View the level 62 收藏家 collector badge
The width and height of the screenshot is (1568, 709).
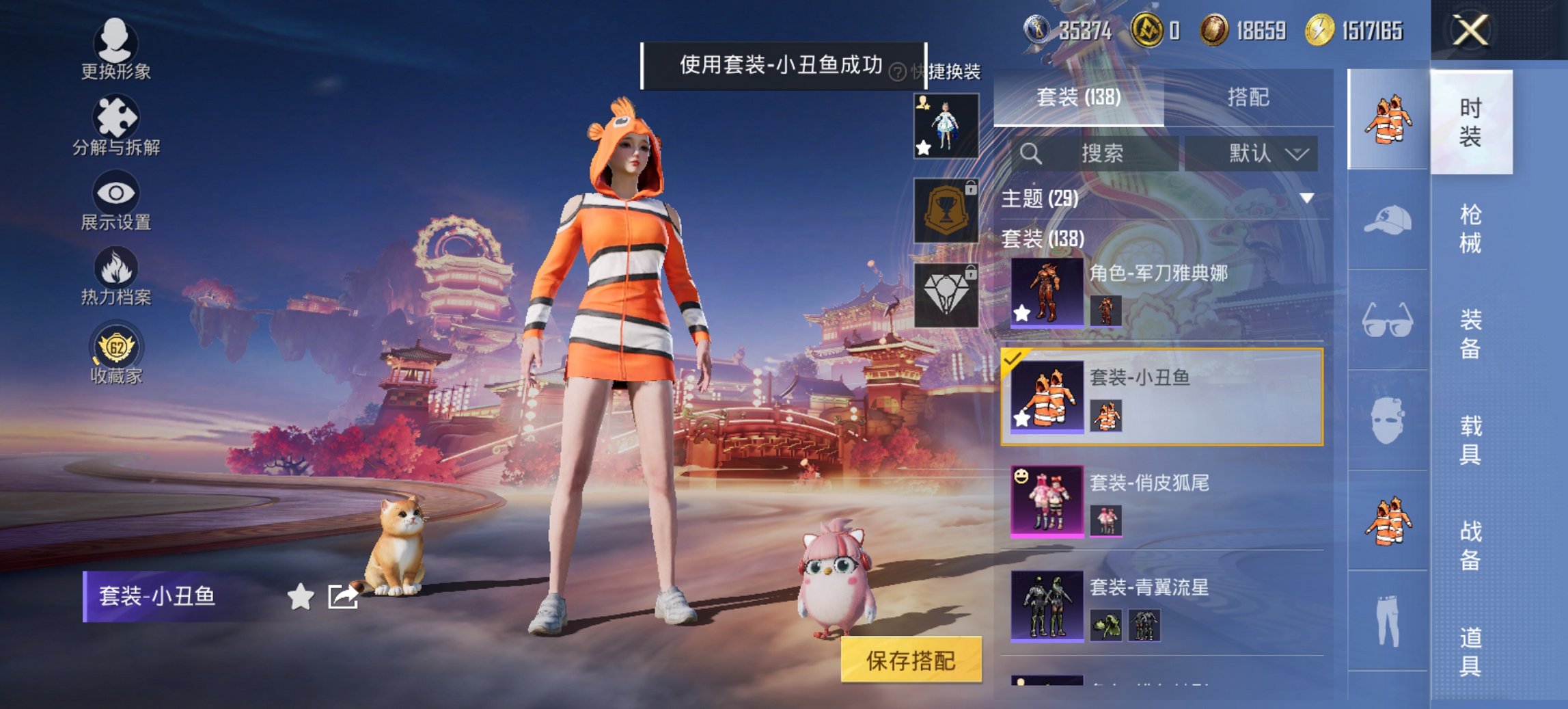(x=116, y=349)
